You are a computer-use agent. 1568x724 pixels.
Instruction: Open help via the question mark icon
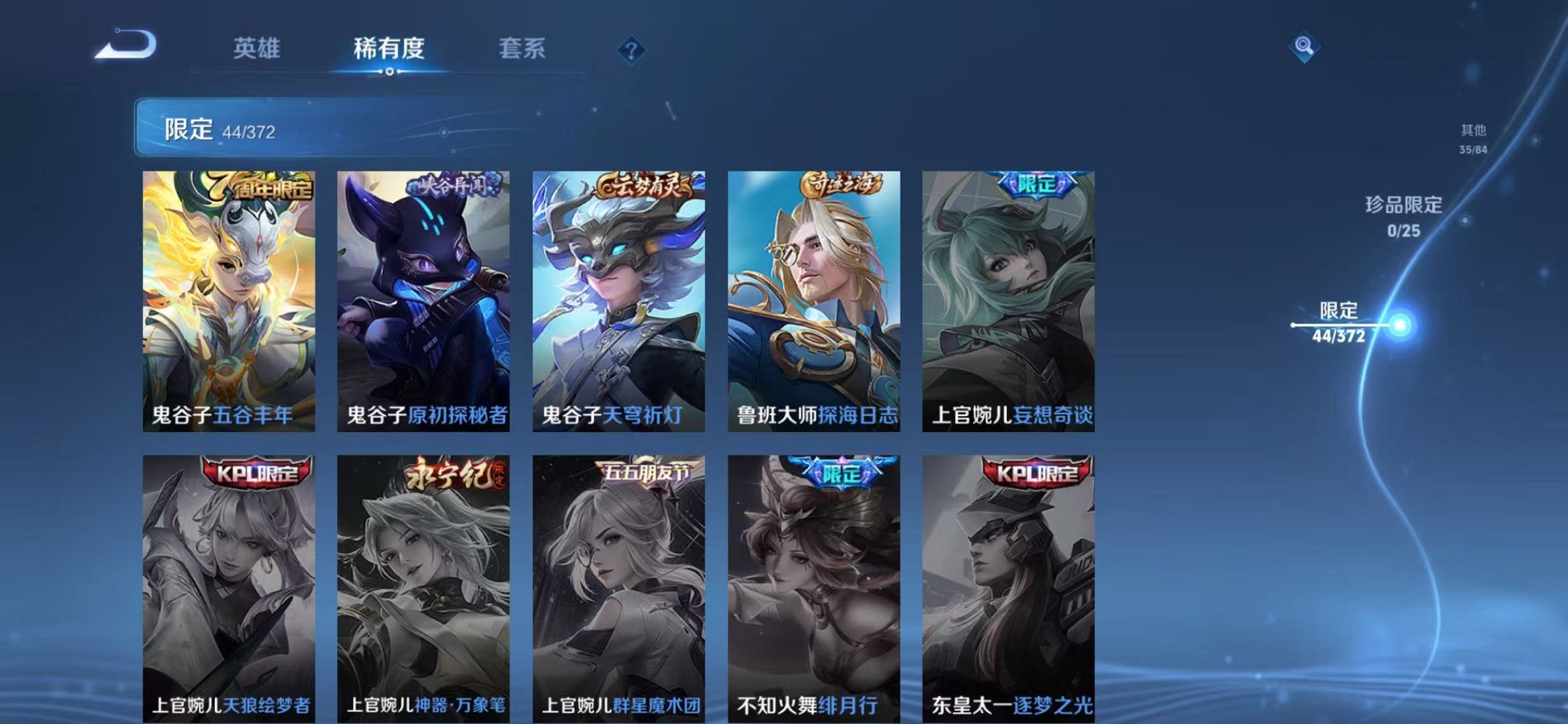pyautogui.click(x=632, y=50)
